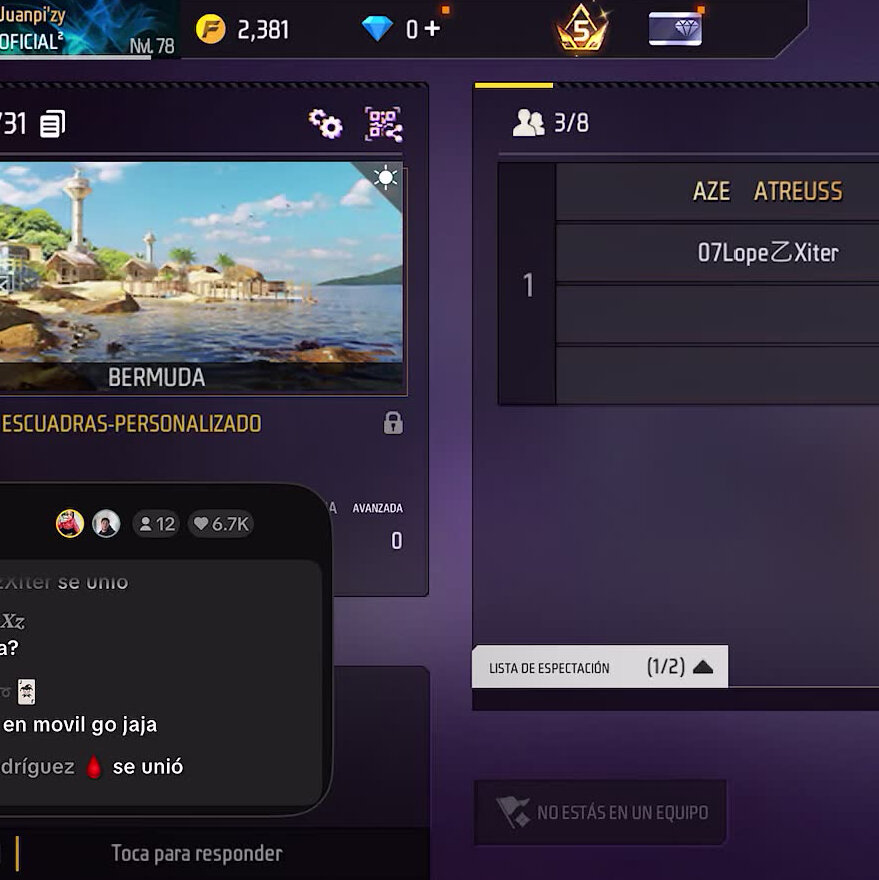Add diamonds with the plus button

[x=432, y=29]
